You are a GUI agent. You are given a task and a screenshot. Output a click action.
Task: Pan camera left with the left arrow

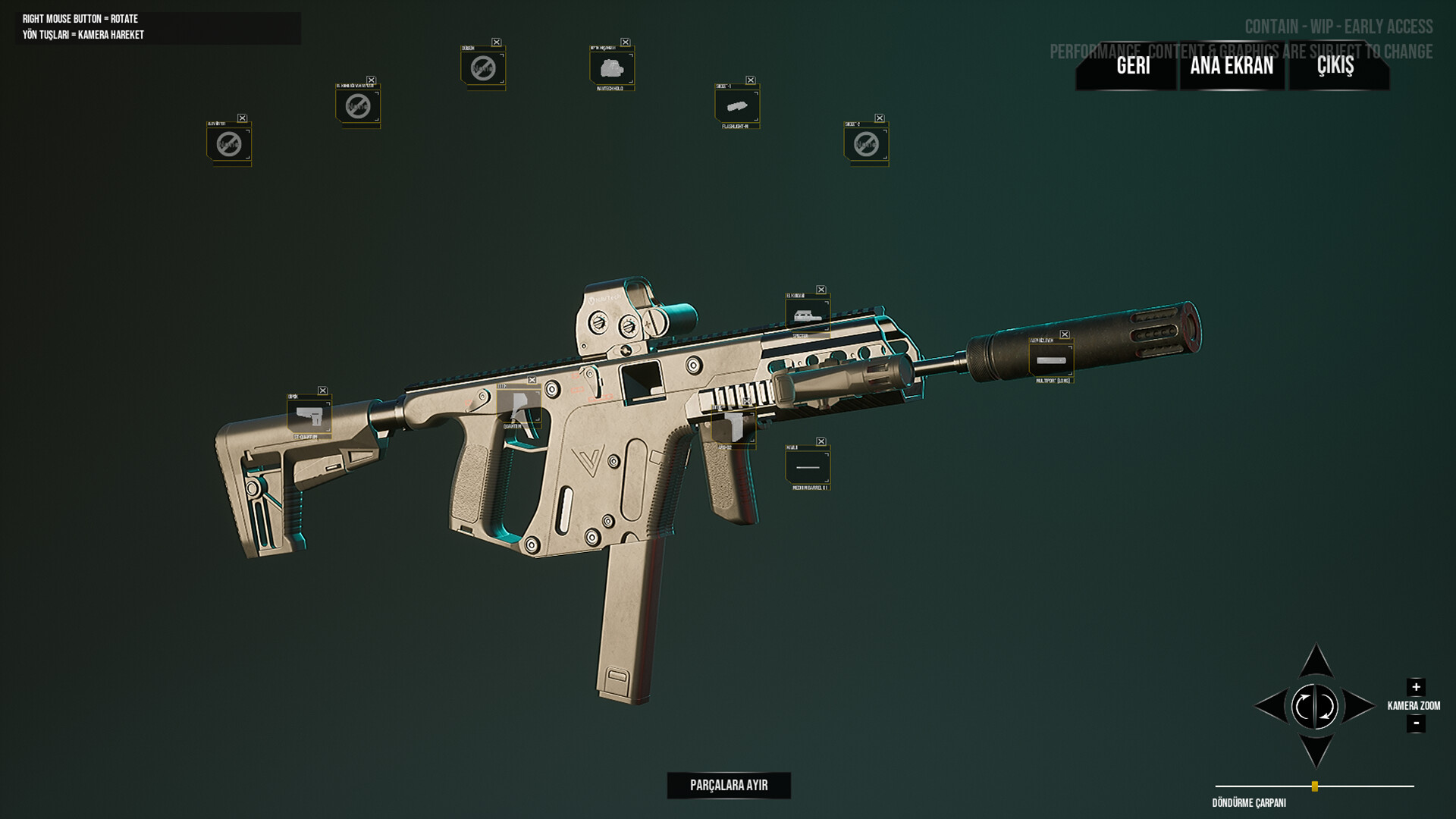(x=1271, y=706)
